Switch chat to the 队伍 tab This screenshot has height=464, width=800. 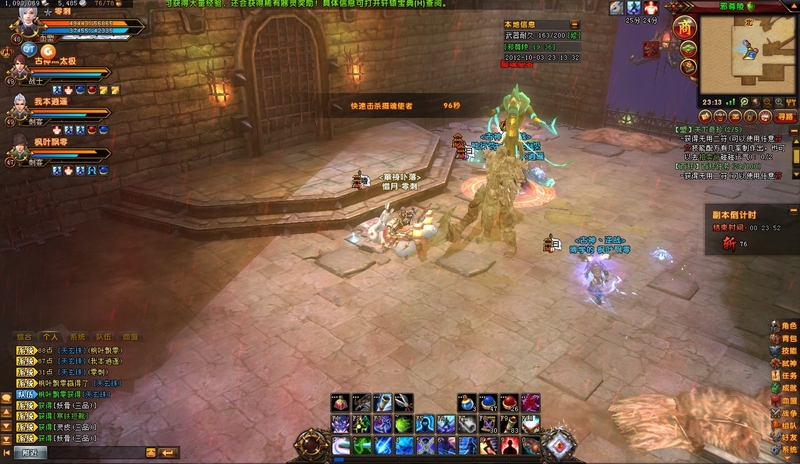coord(103,337)
